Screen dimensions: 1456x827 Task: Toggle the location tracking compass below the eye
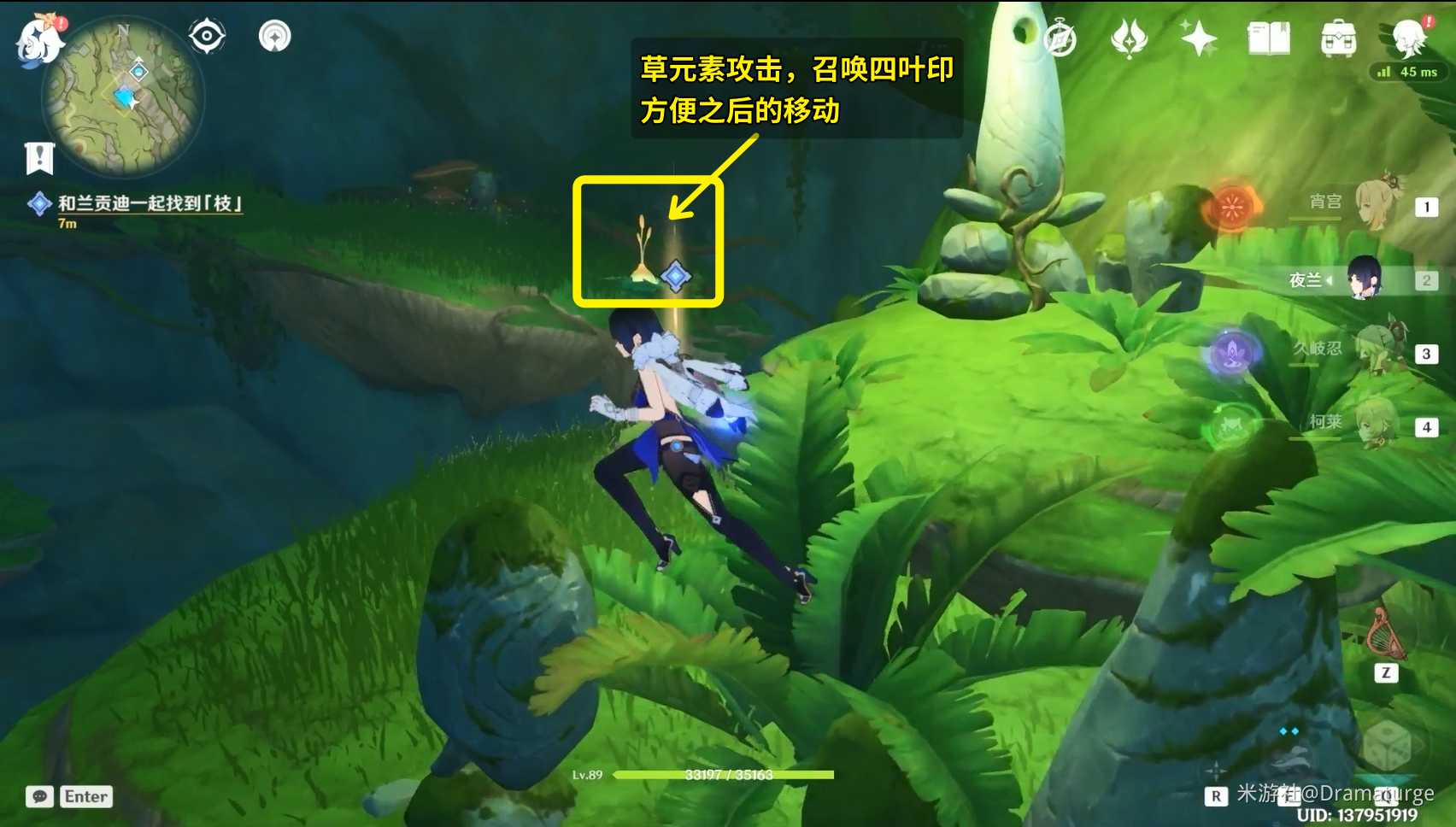[273, 36]
